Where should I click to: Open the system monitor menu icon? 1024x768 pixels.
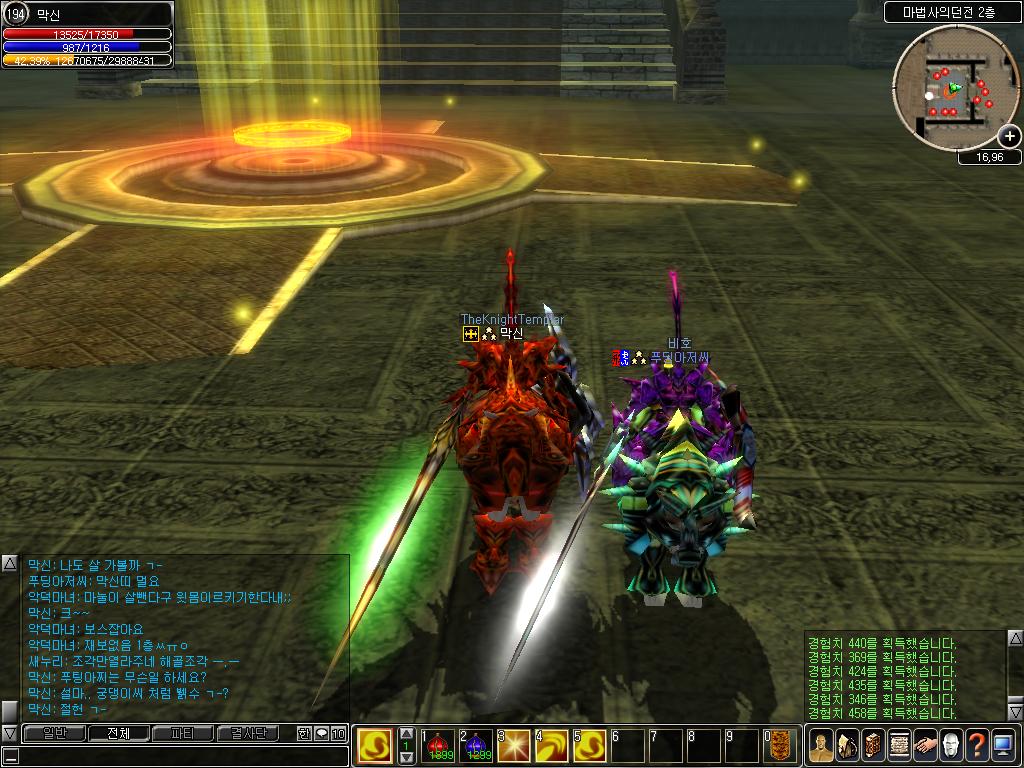1003,745
